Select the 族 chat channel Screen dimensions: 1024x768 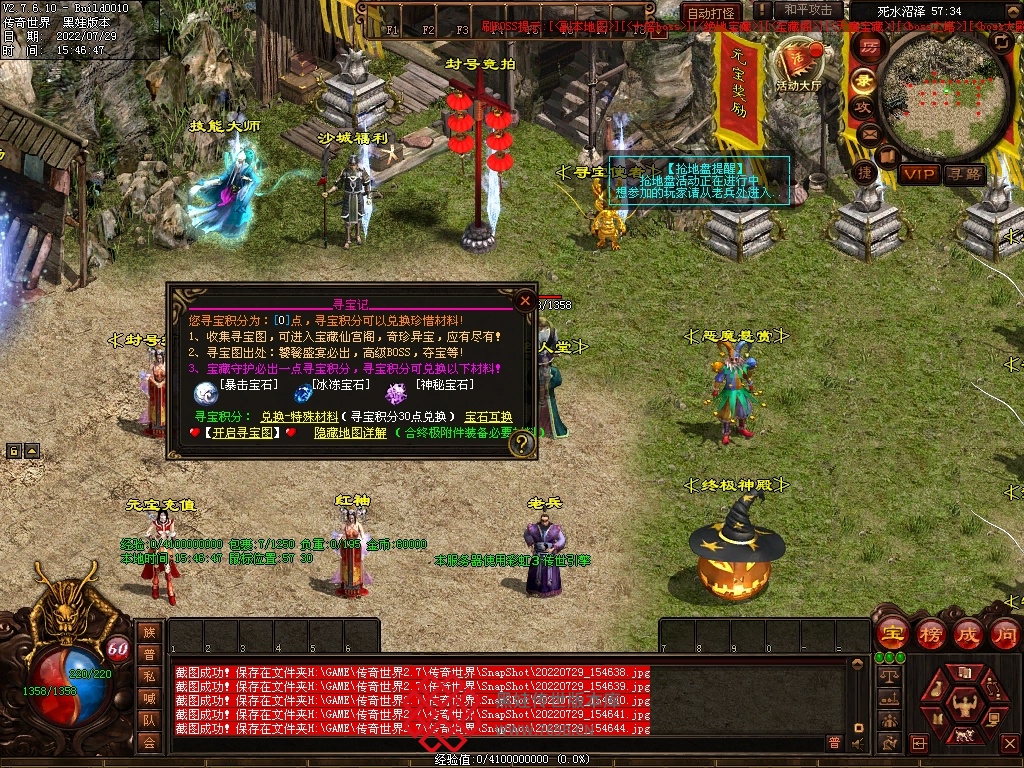[149, 632]
